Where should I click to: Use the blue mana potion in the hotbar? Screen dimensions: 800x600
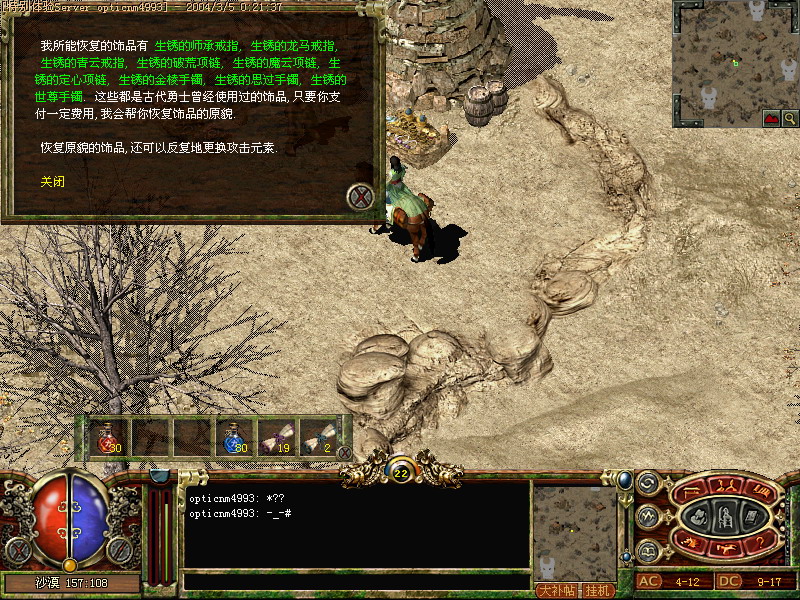234,437
